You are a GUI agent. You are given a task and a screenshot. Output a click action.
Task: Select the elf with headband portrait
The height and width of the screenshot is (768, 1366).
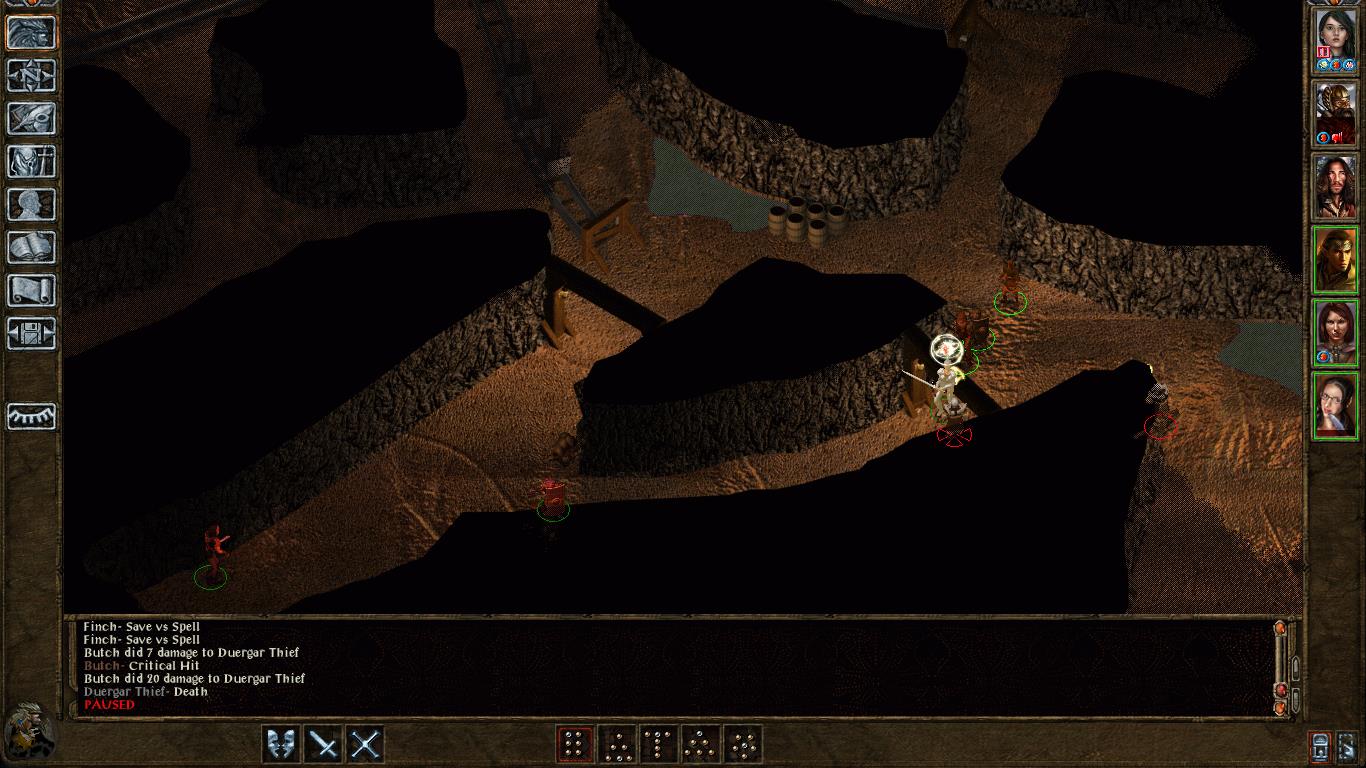(1334, 259)
